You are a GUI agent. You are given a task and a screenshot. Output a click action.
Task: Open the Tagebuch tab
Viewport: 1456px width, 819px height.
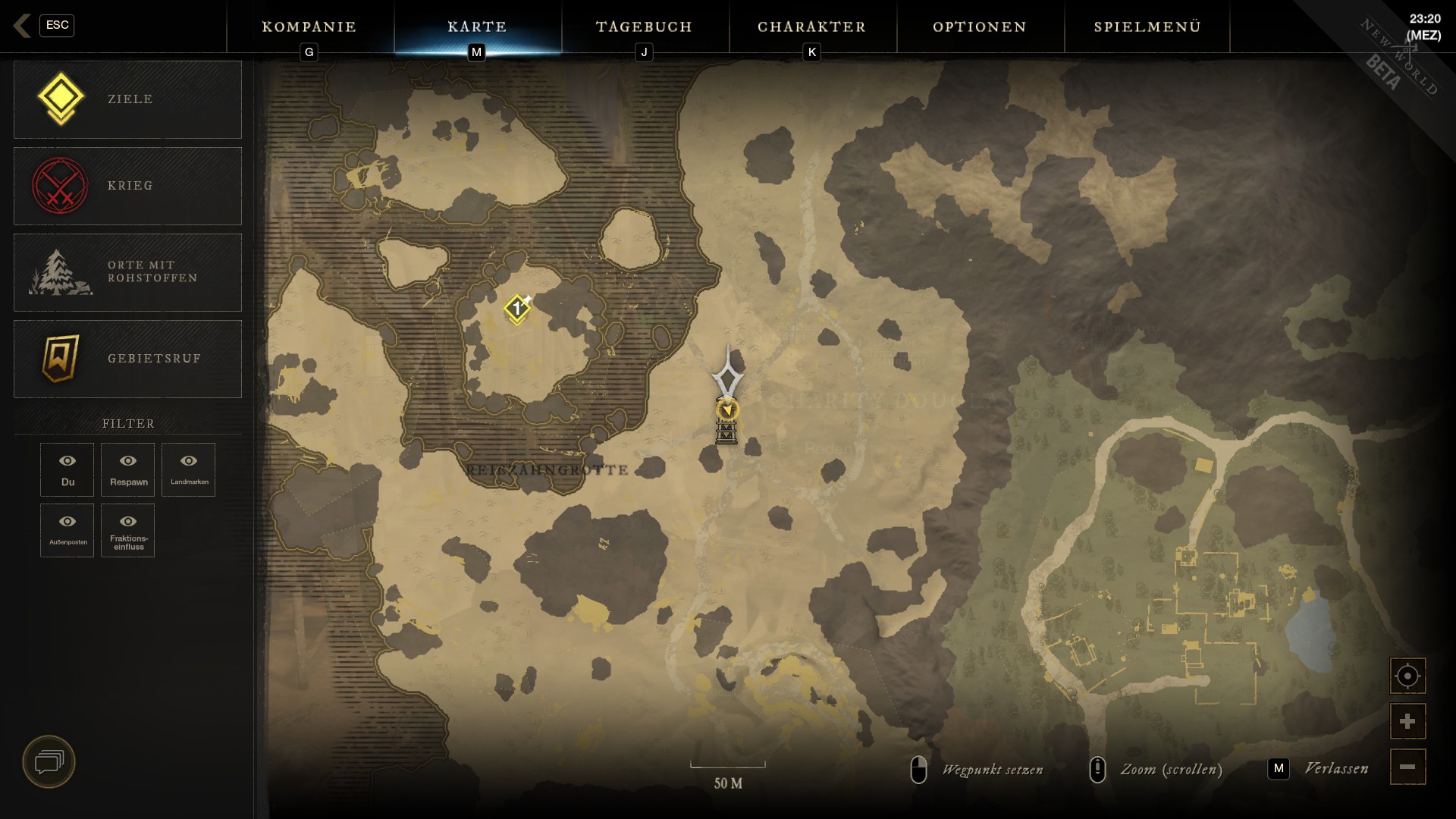point(645,27)
